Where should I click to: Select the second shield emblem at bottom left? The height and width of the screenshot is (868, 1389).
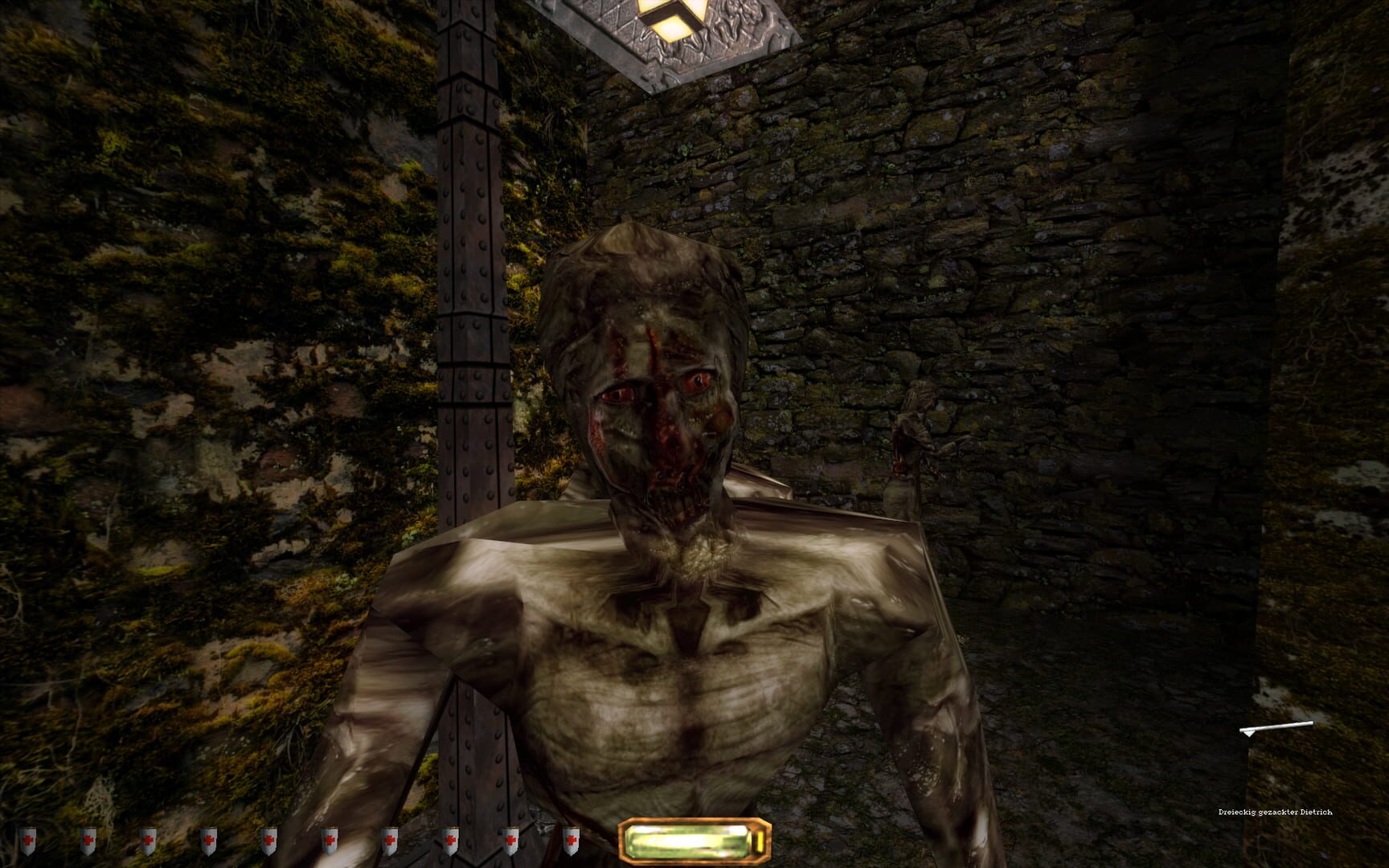pos(88,838)
